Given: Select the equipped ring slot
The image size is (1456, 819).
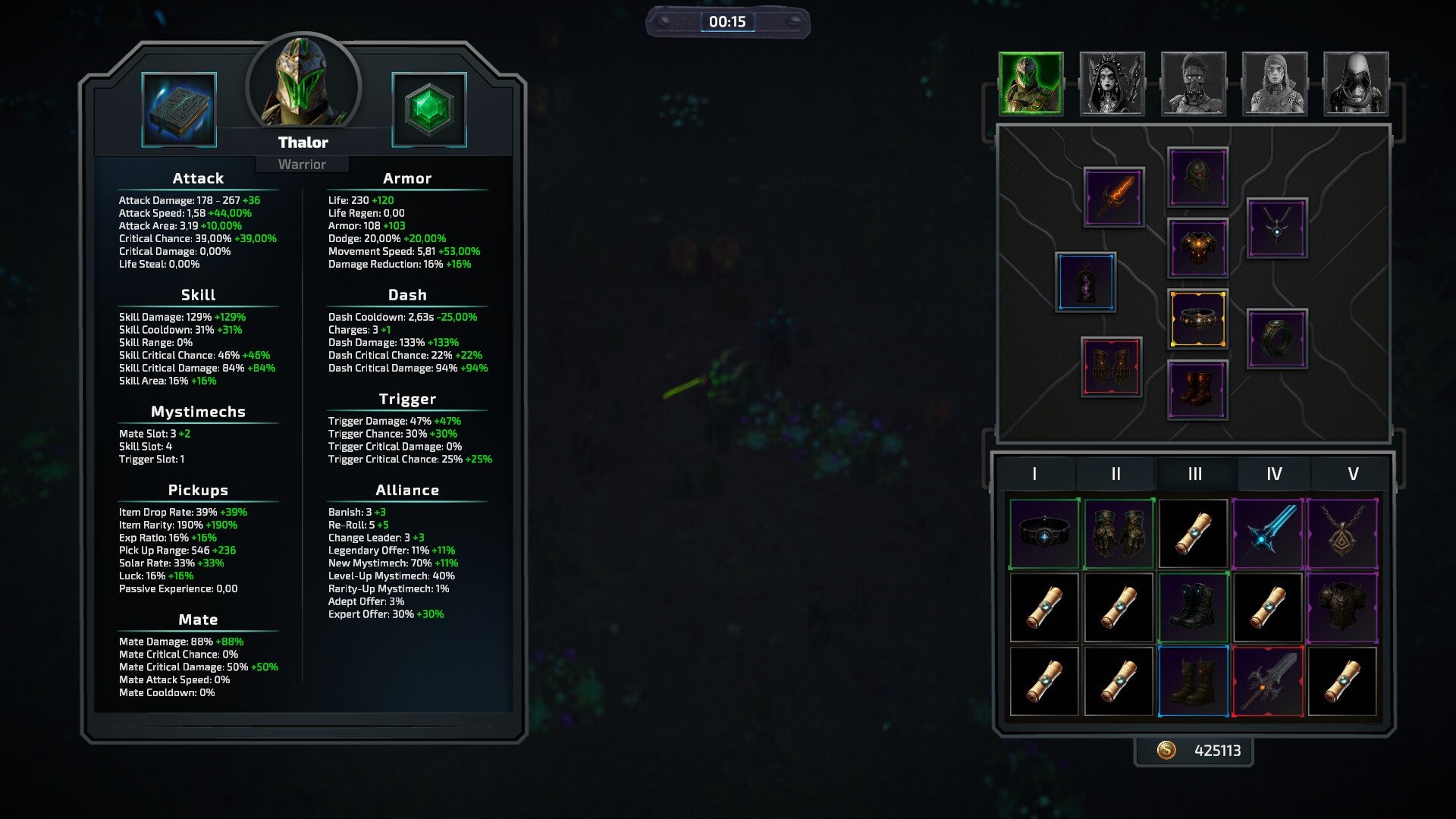Looking at the screenshot, I should click(x=1277, y=338).
